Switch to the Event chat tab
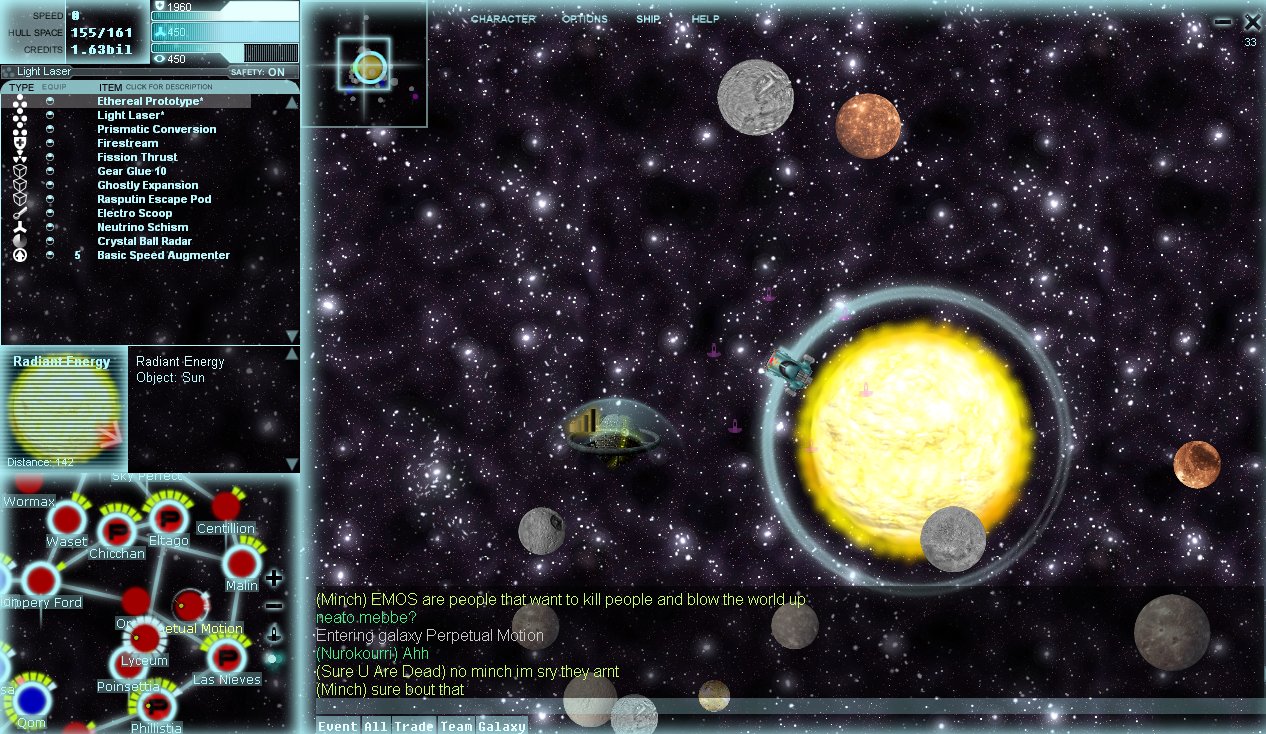Screen dimensions: 1266x734 (x=337, y=726)
